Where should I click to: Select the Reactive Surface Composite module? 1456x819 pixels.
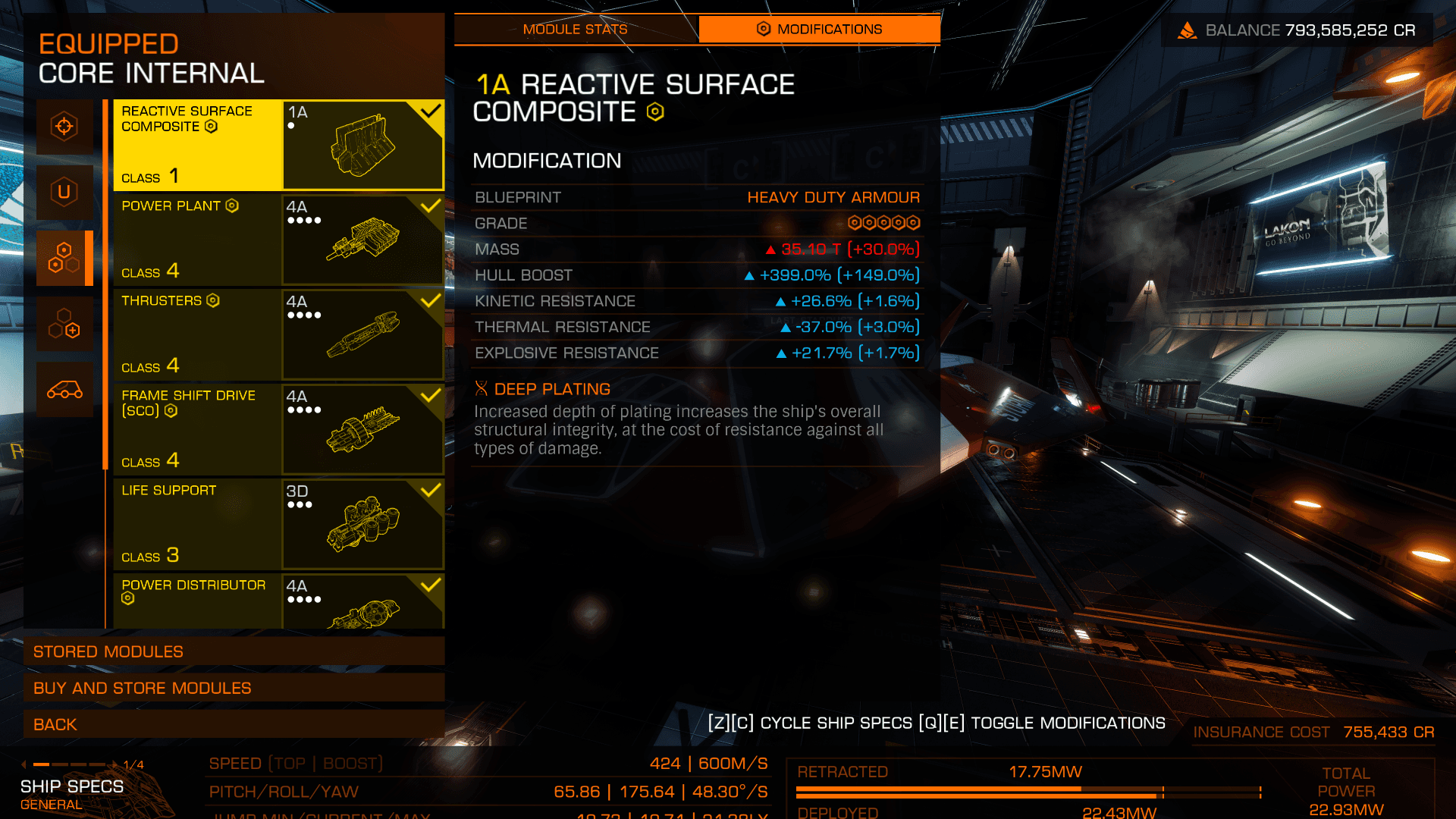pyautogui.click(x=278, y=145)
